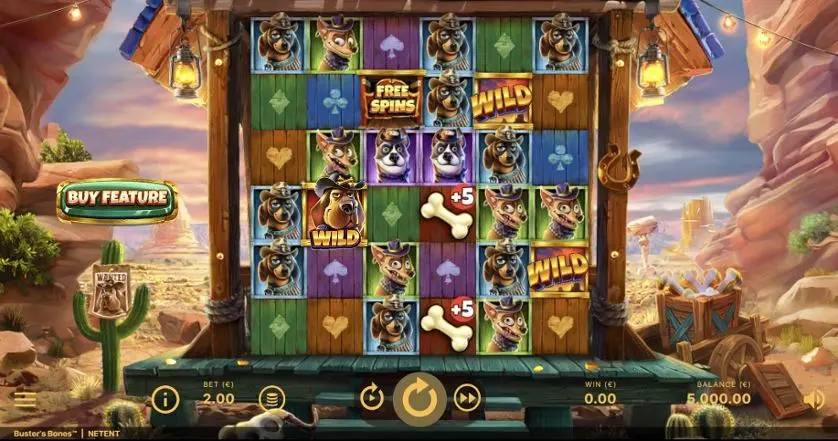Viewport: 838px width, 441px height.
Task: Open the Buy Feature offer
Action: click(x=117, y=198)
